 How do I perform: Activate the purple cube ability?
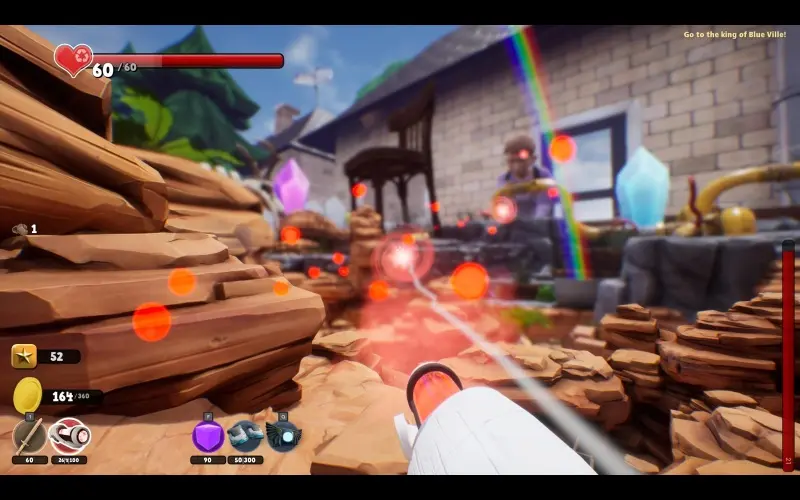pos(208,436)
